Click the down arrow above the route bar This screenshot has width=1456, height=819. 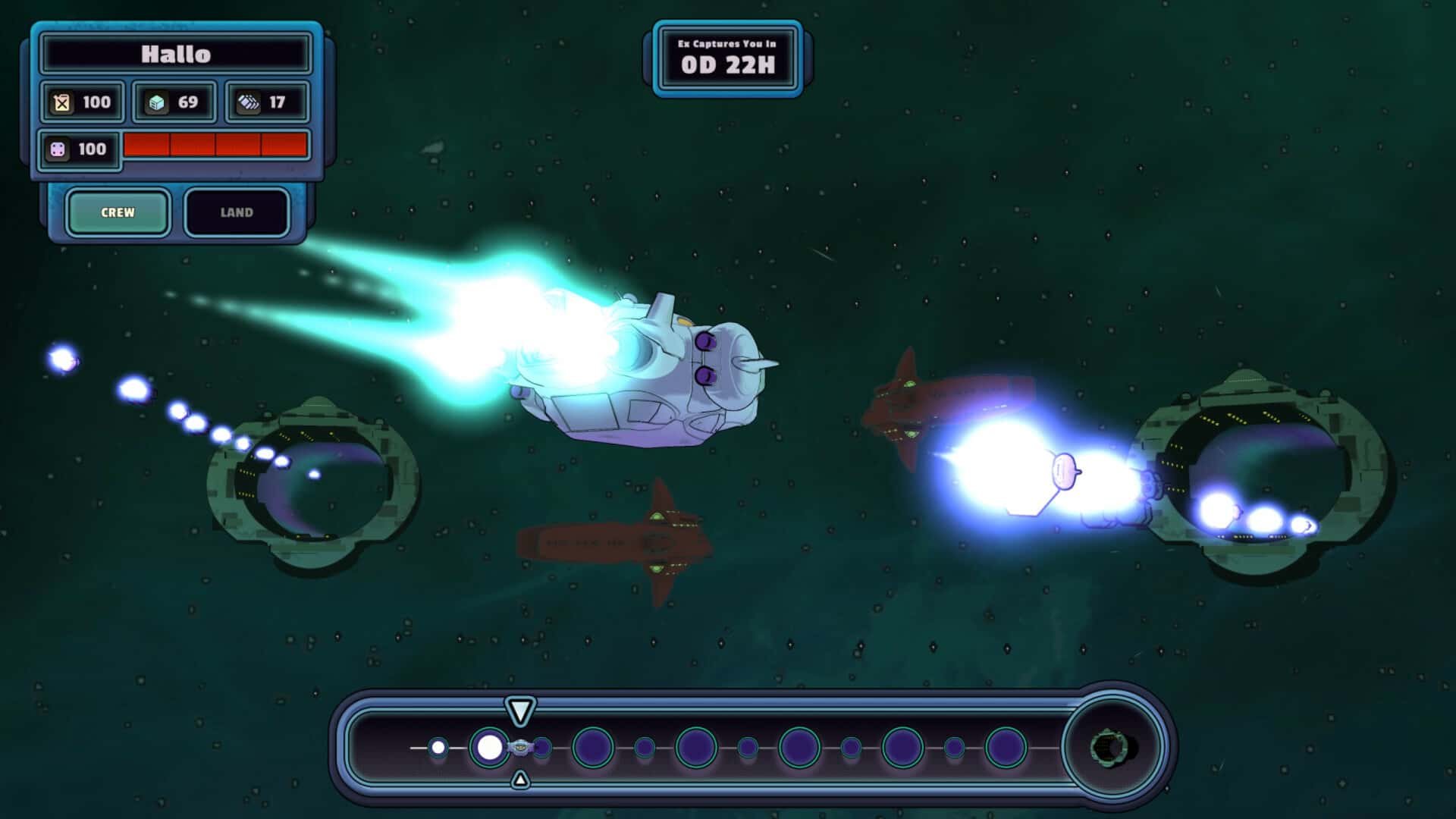[x=520, y=712]
